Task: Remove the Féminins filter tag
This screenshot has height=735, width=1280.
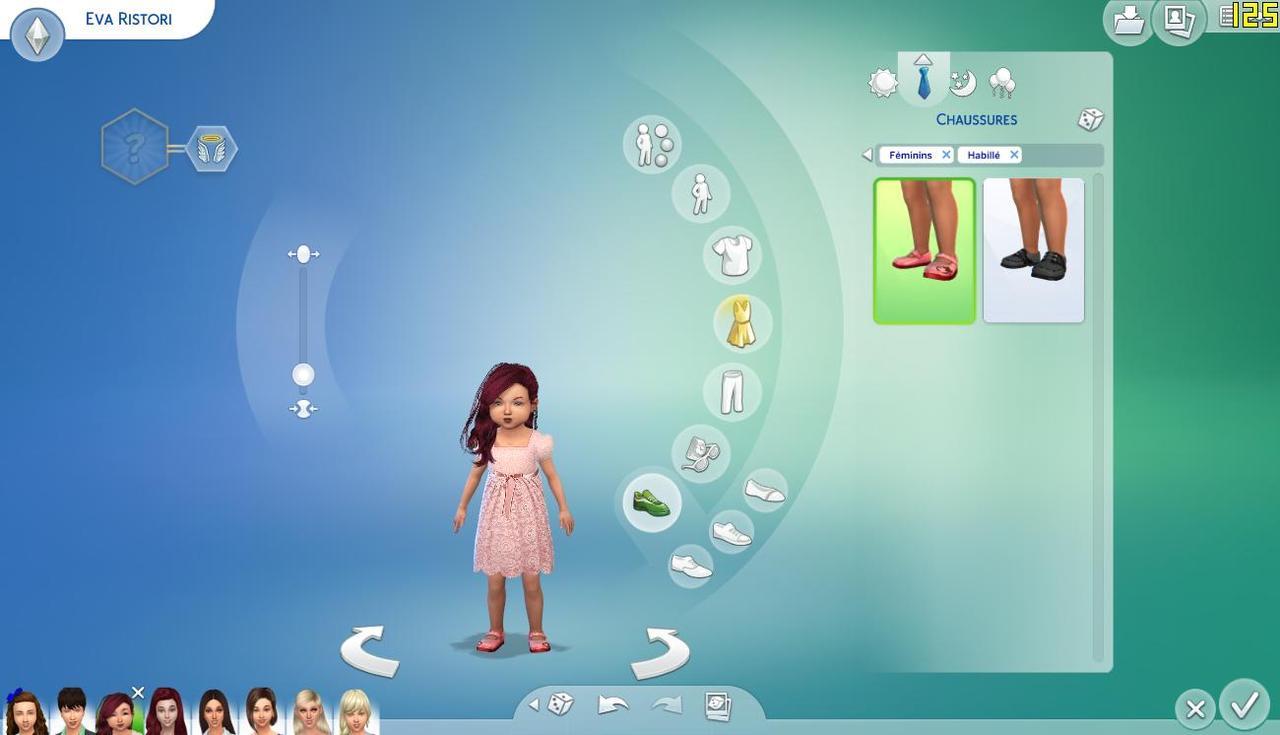Action: pos(946,155)
